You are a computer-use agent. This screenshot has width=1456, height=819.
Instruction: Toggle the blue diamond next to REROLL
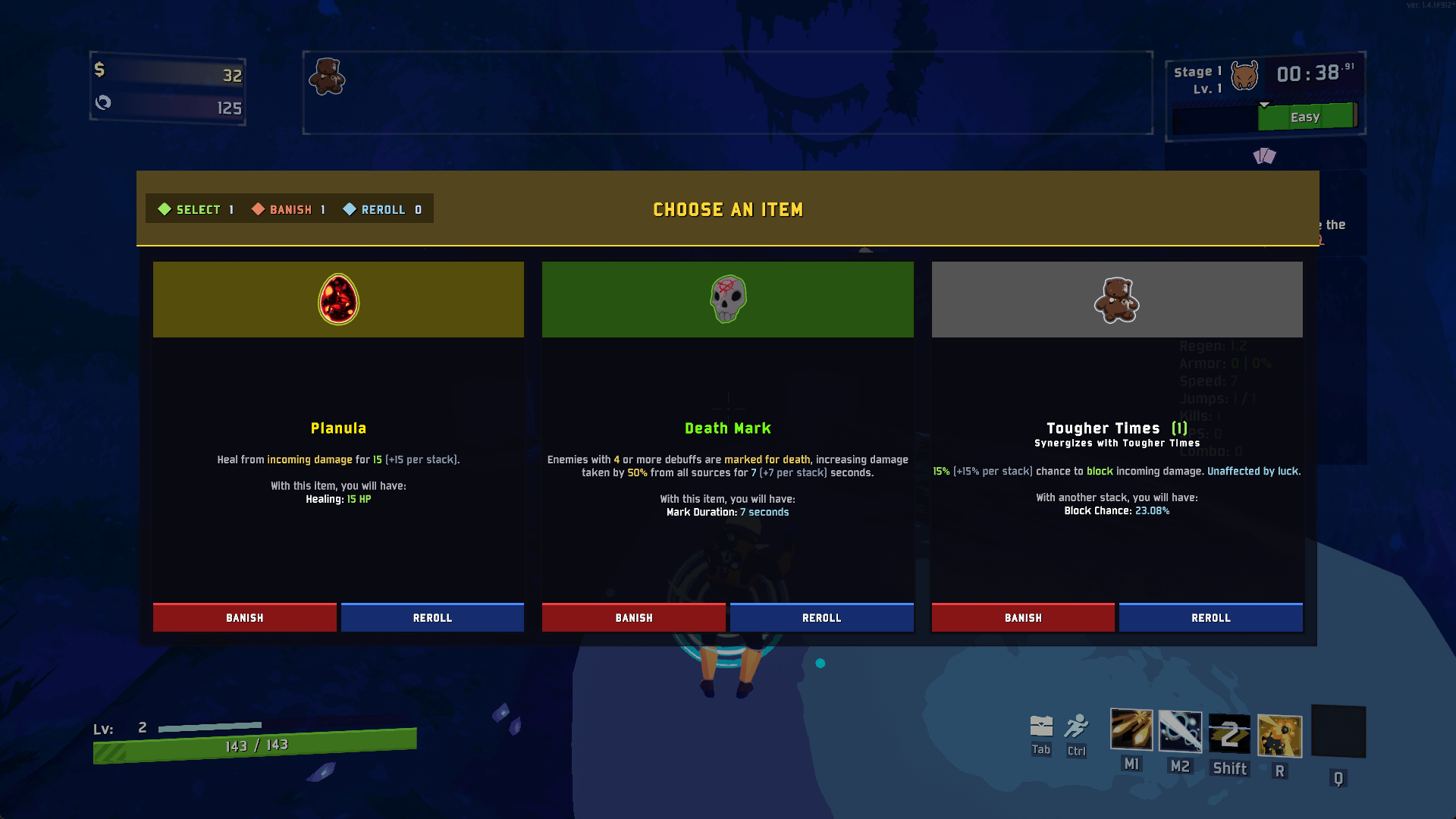(x=350, y=209)
